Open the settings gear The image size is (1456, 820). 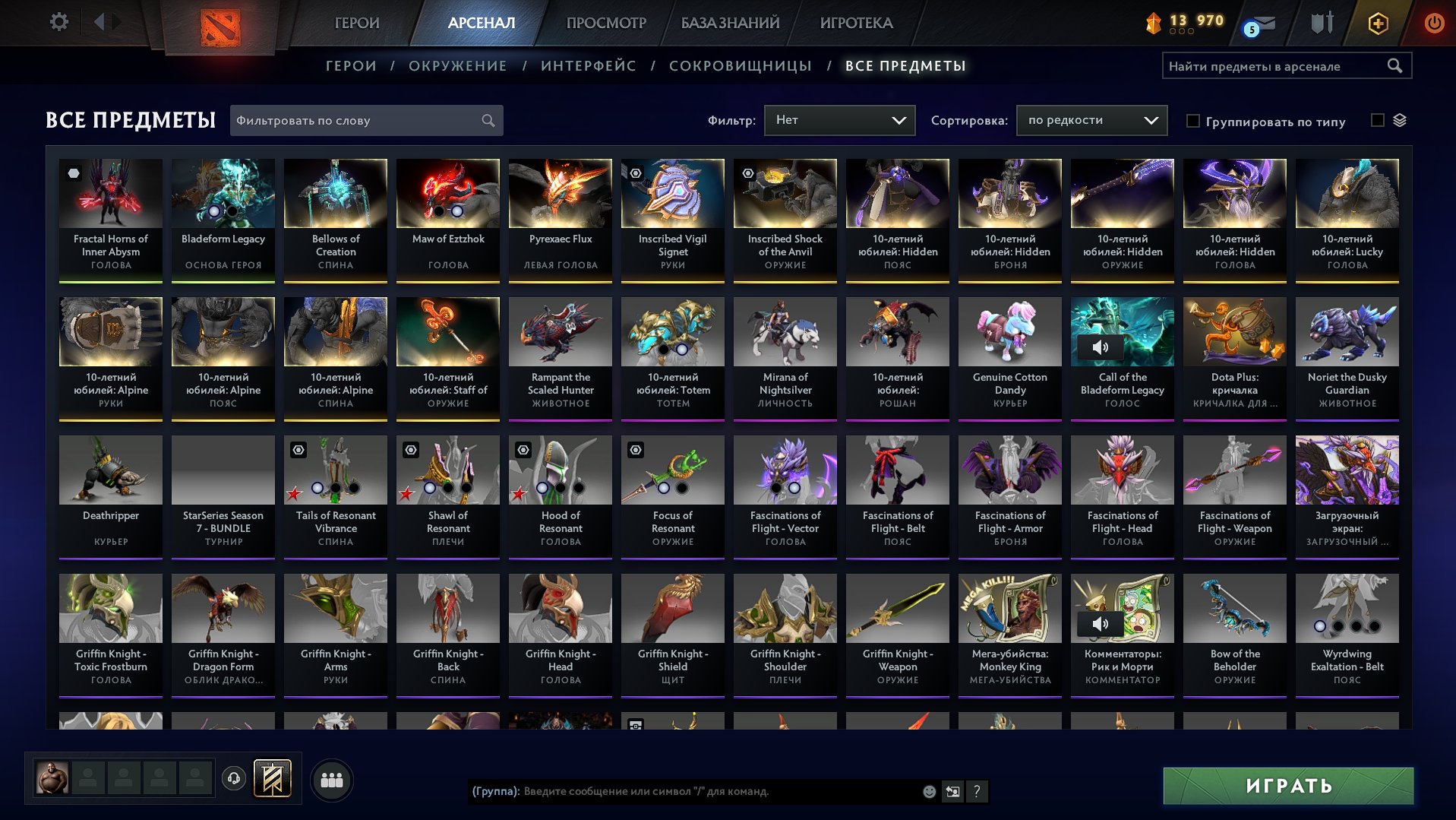point(58,22)
